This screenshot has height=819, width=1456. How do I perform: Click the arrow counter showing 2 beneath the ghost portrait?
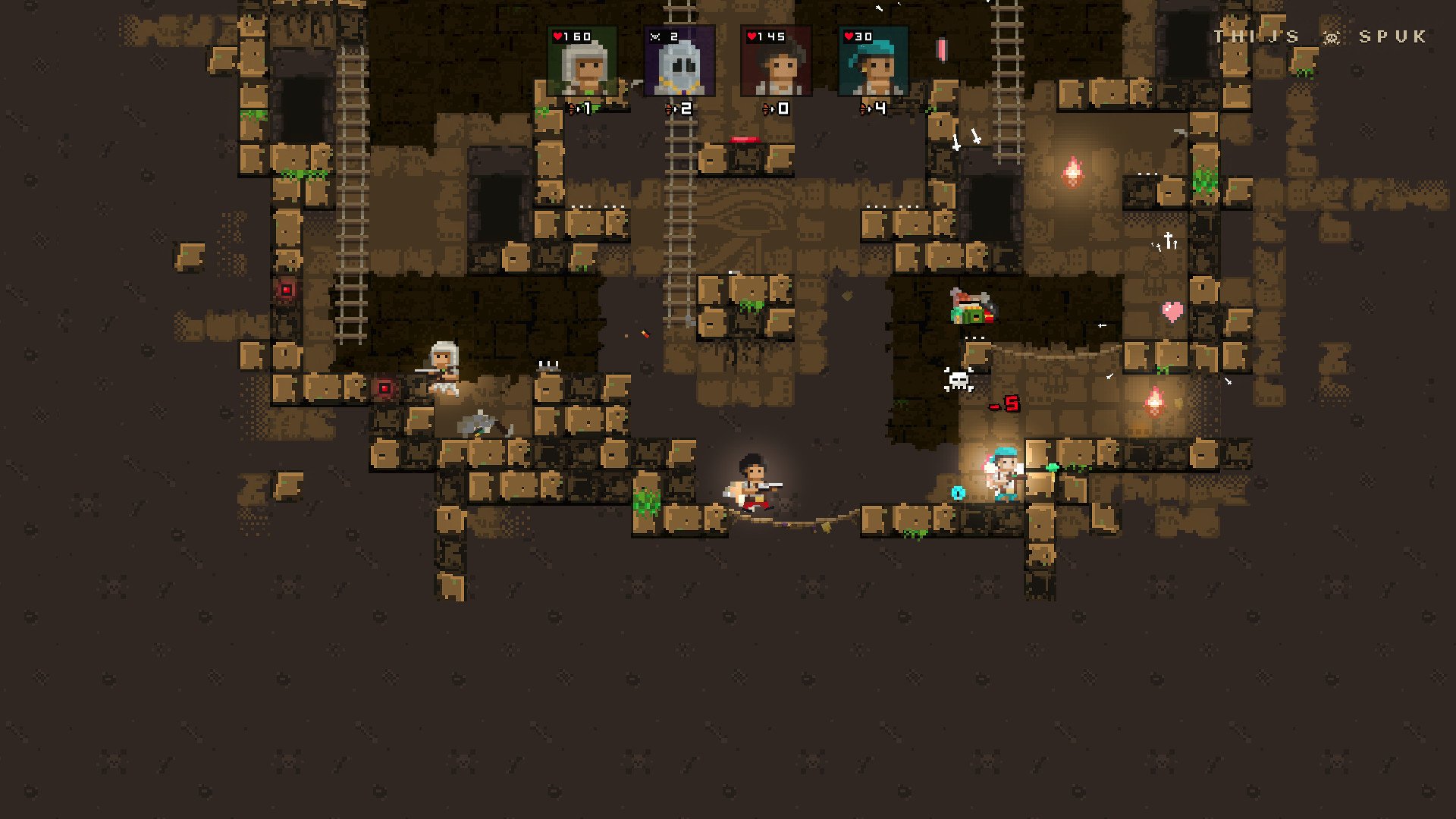[x=679, y=108]
